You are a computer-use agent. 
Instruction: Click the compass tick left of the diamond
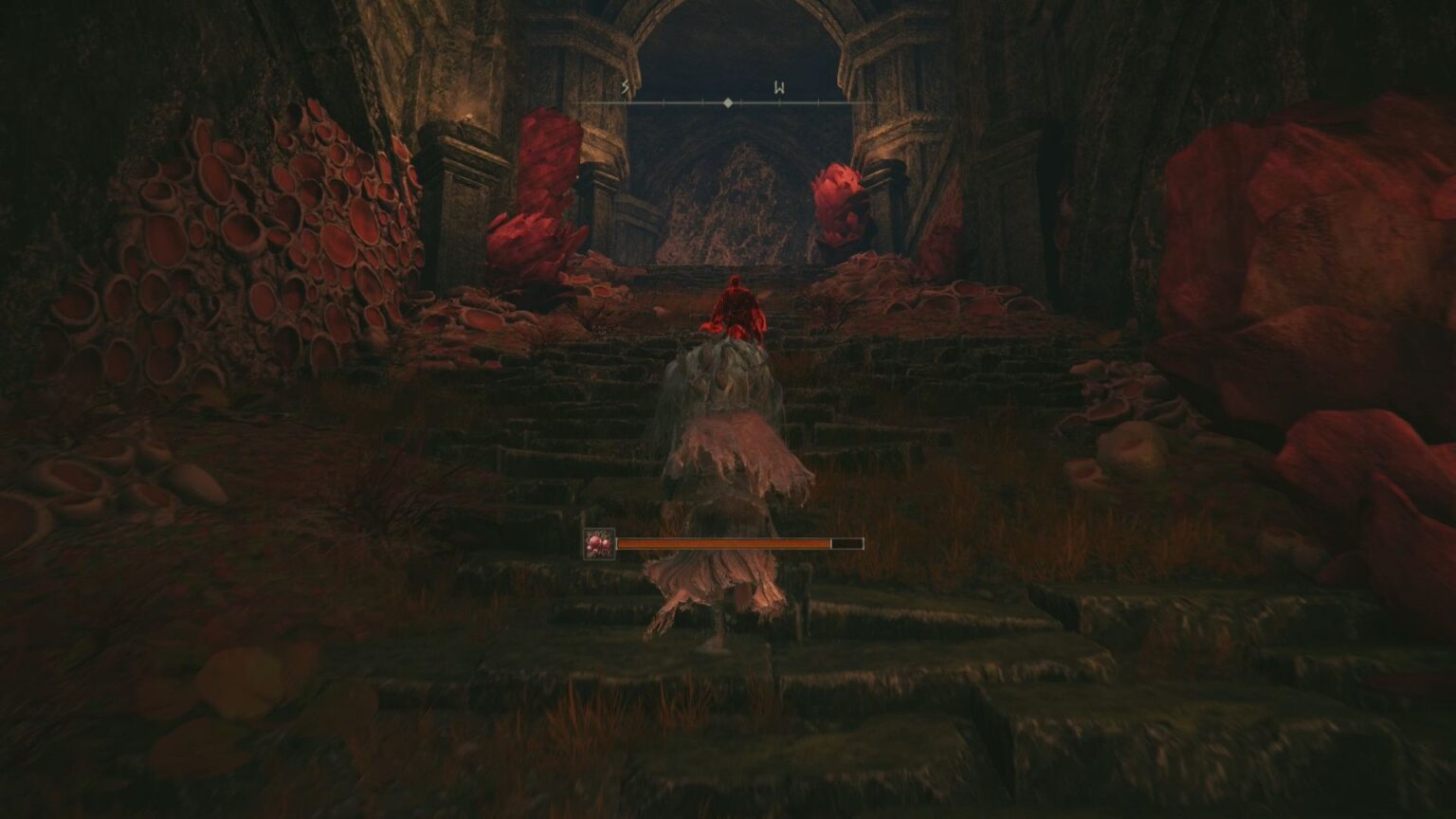pos(702,102)
